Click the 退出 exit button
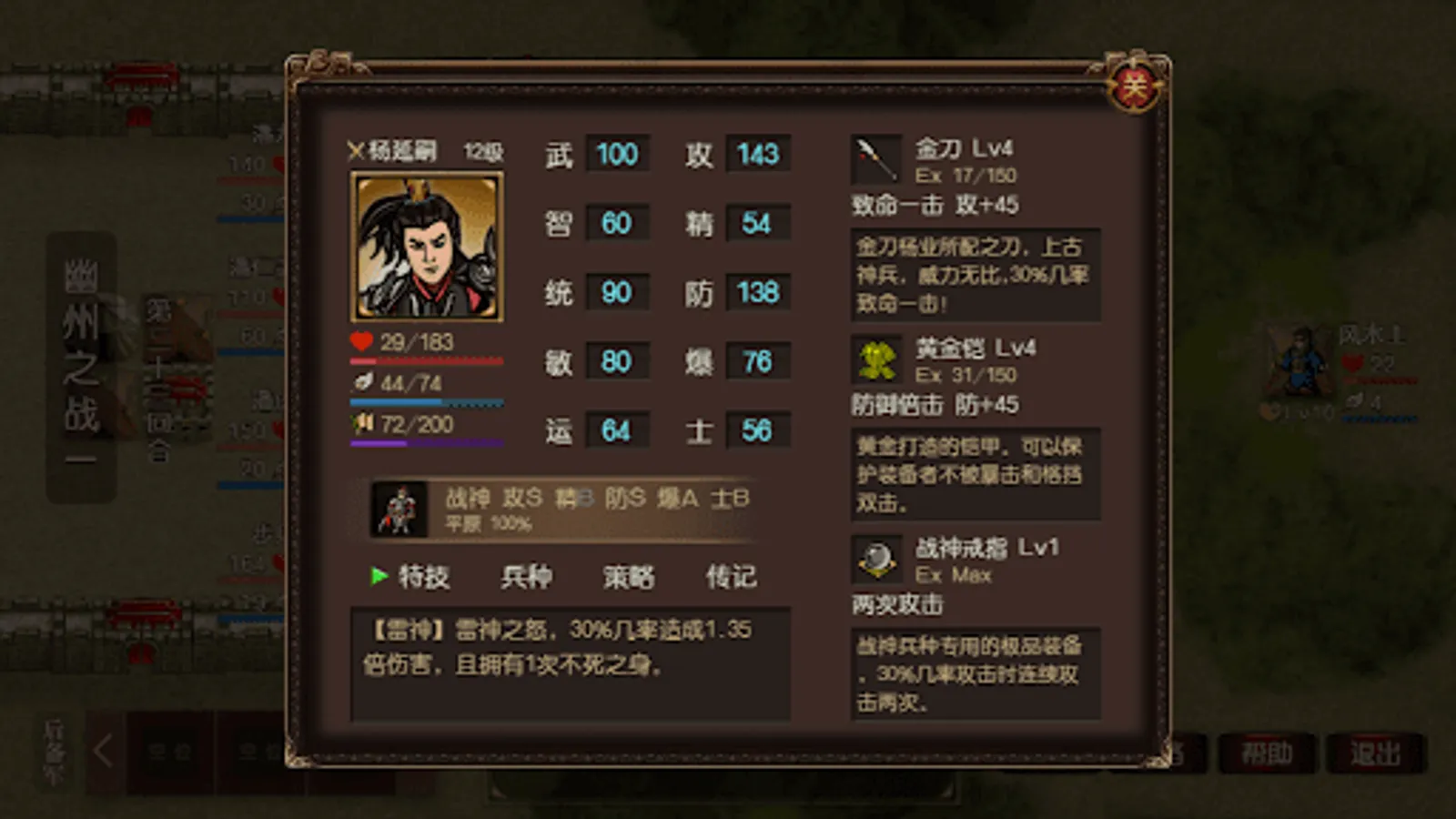Viewport: 1456px width, 819px height. (x=1376, y=754)
